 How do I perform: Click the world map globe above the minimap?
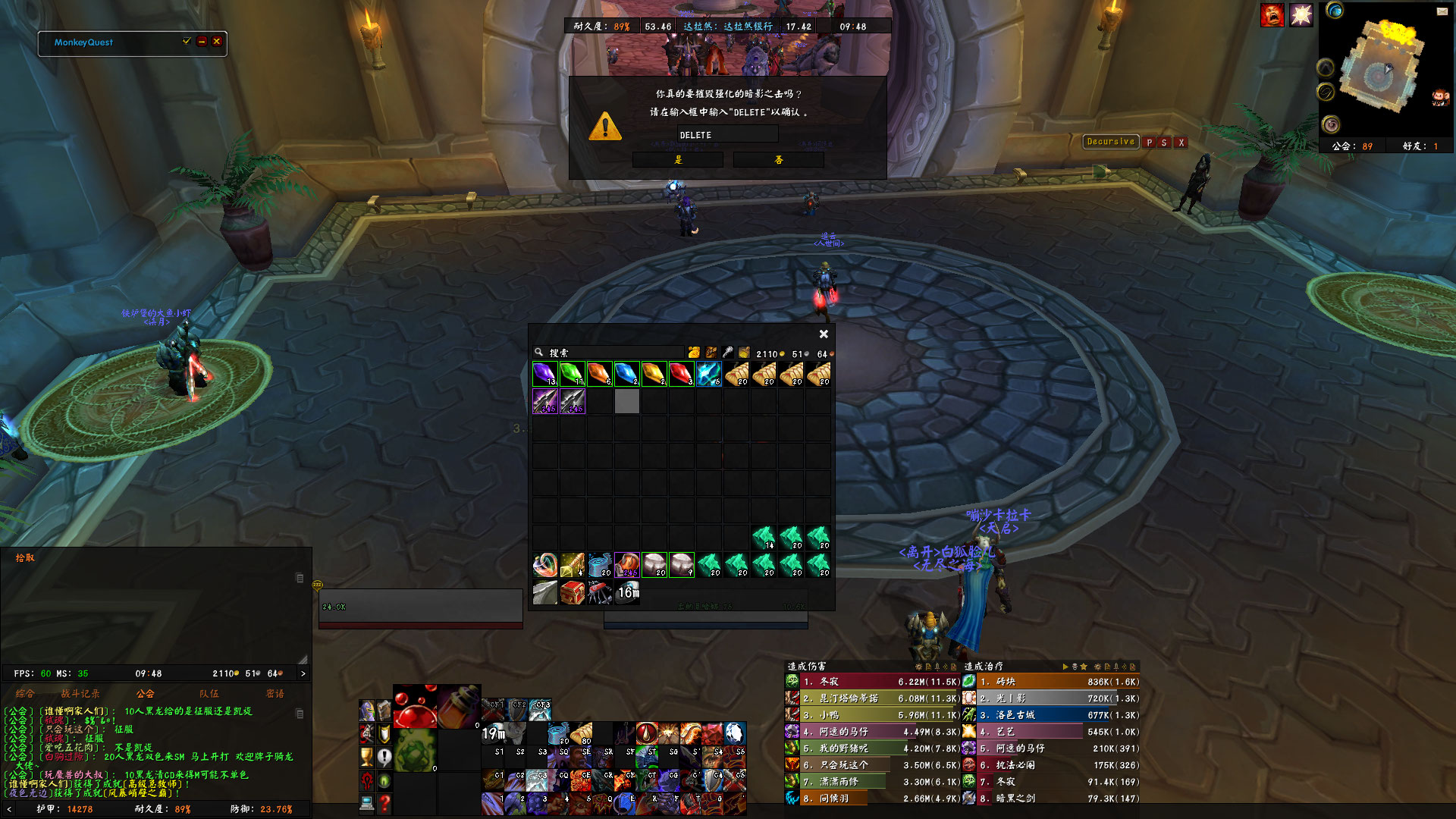(1335, 11)
